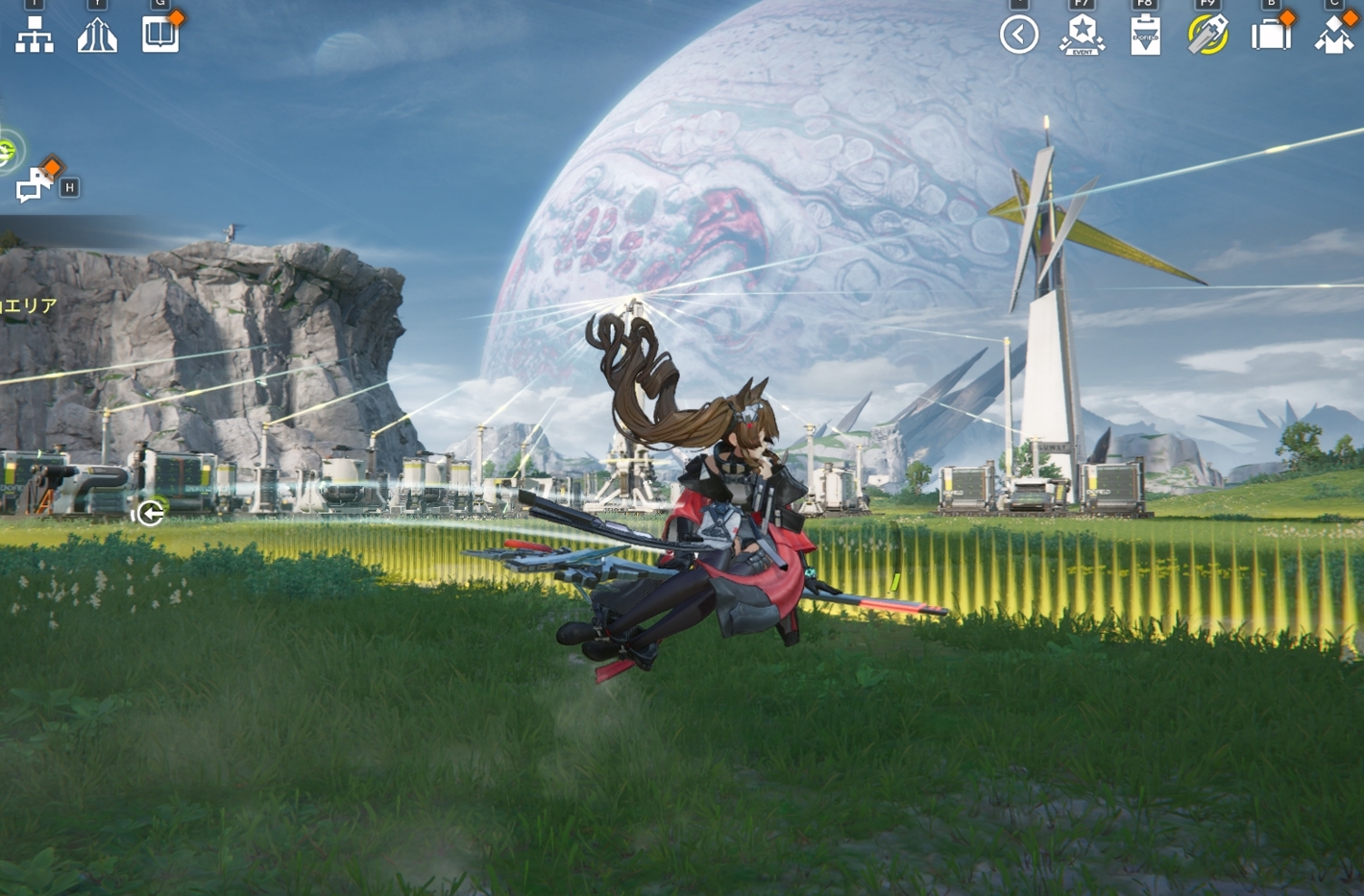
Task: Open the operator figure icon
Action: 1334,36
